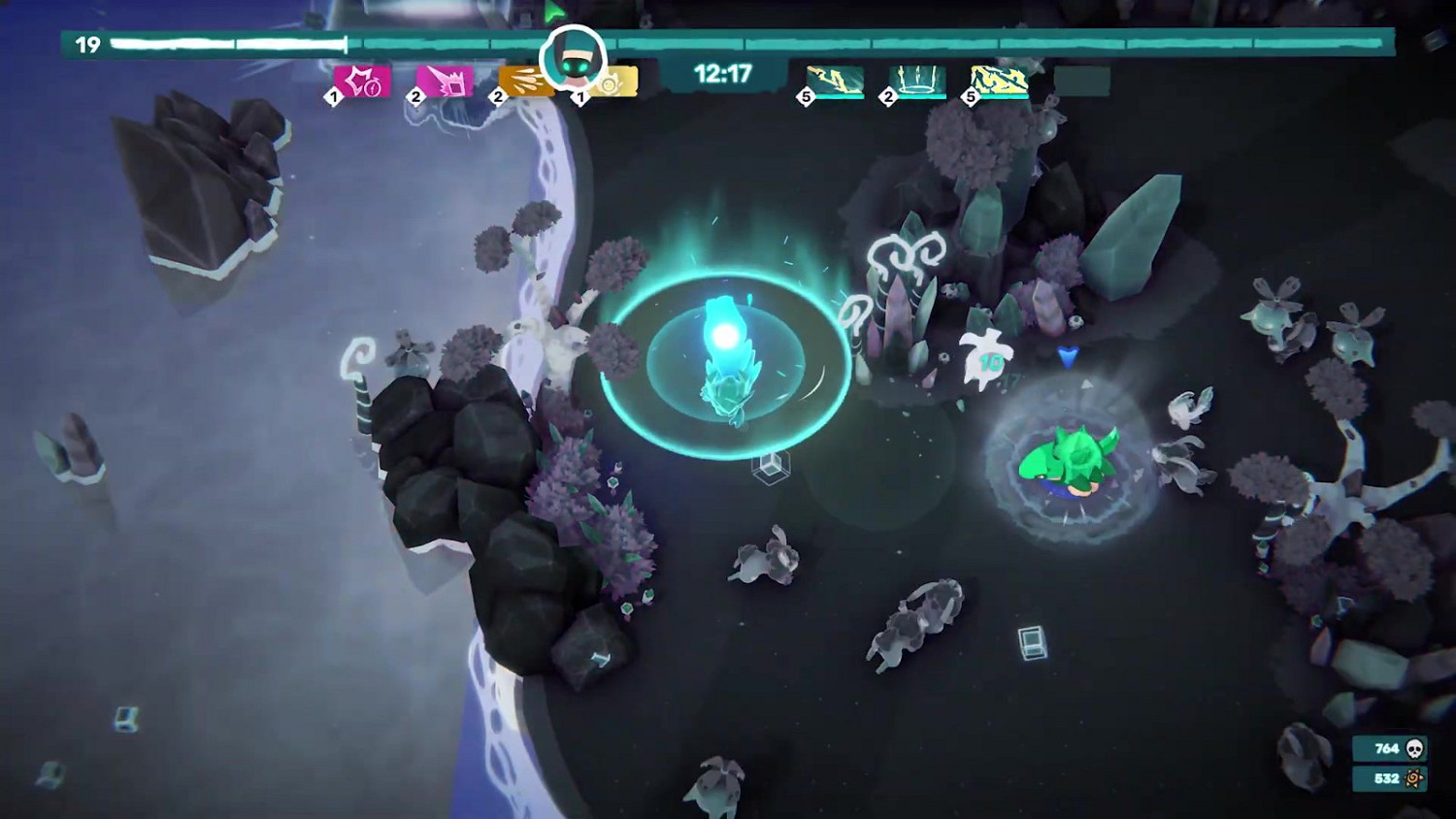The image size is (1456, 819).
Task: Select the lightning strike upgrade icon
Action: click(831, 80)
